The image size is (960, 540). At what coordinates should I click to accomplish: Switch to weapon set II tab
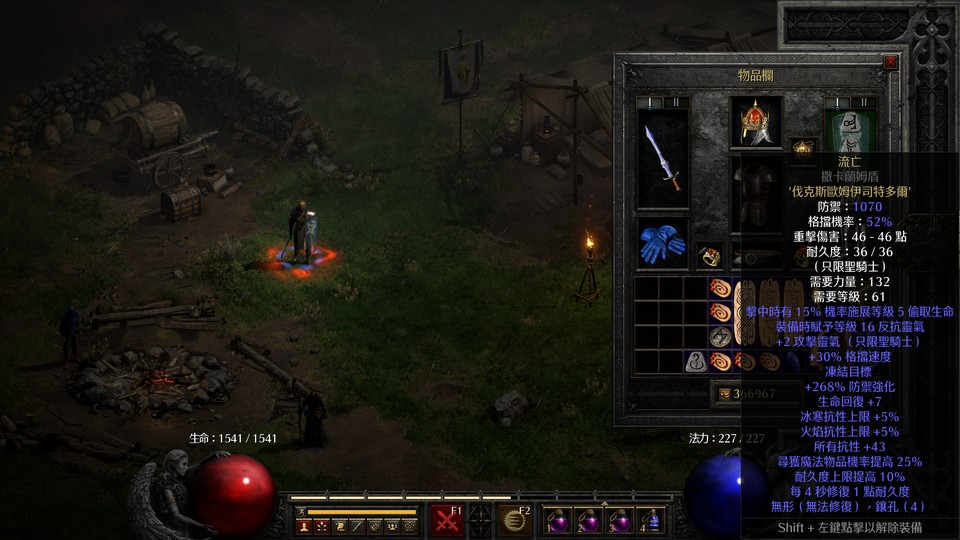[675, 102]
